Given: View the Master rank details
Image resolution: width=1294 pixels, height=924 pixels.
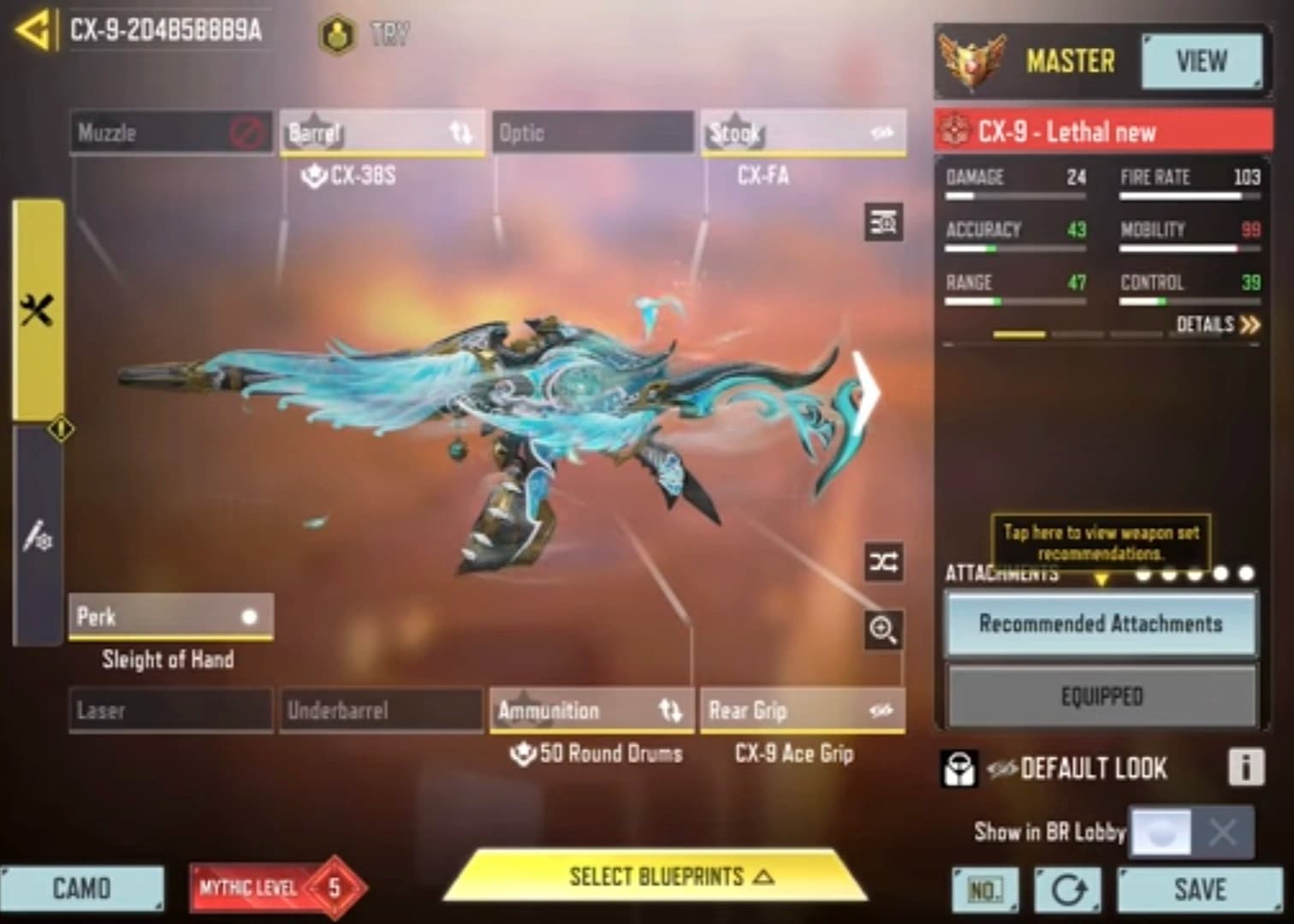Looking at the screenshot, I should tap(1201, 62).
